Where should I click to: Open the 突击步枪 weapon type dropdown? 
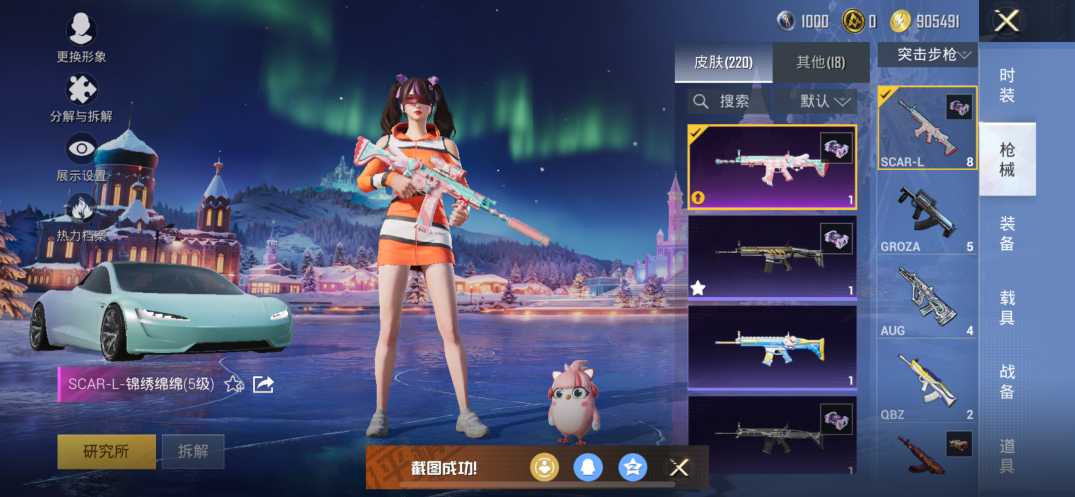(x=927, y=55)
